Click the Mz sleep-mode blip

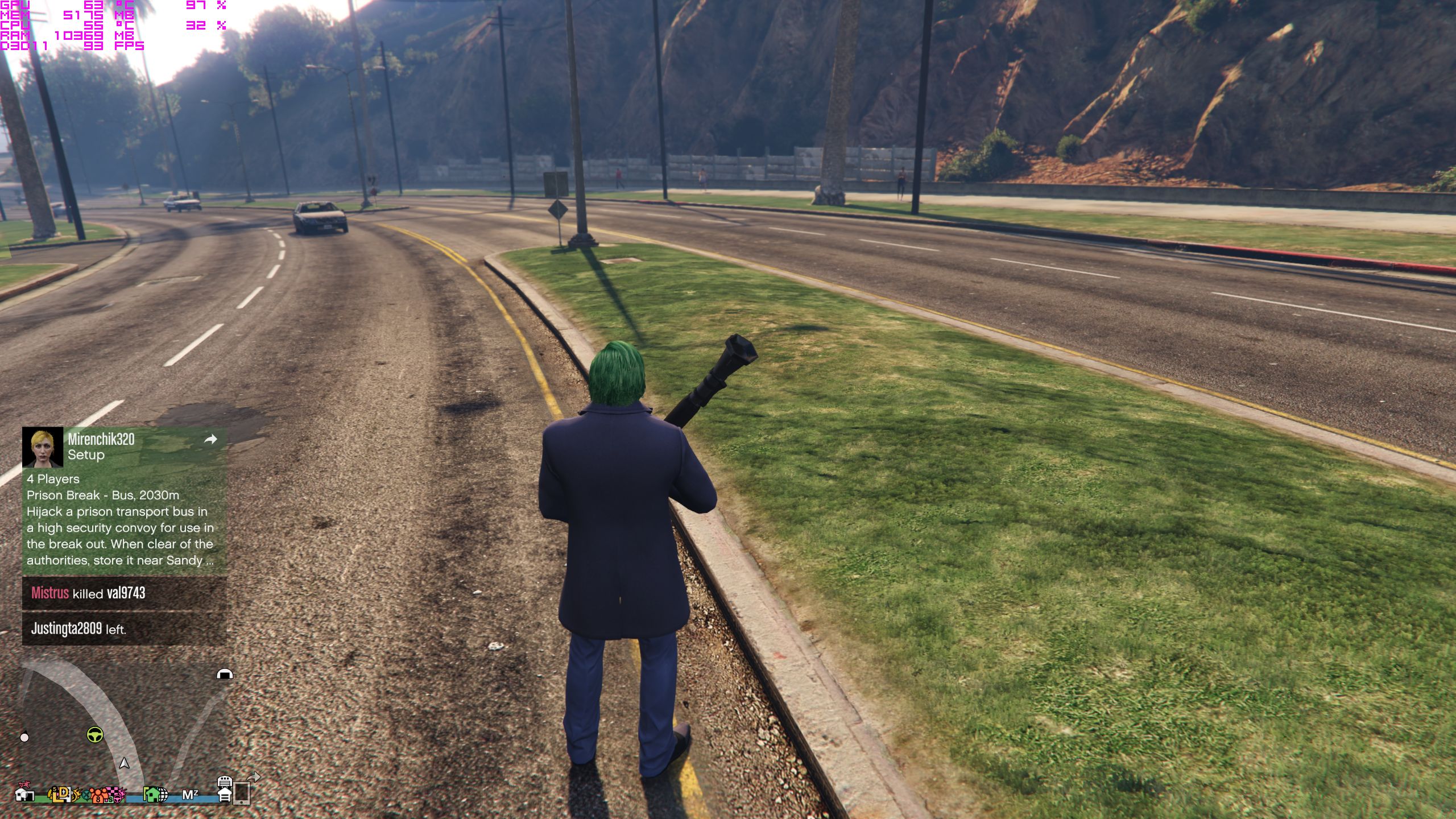point(190,795)
